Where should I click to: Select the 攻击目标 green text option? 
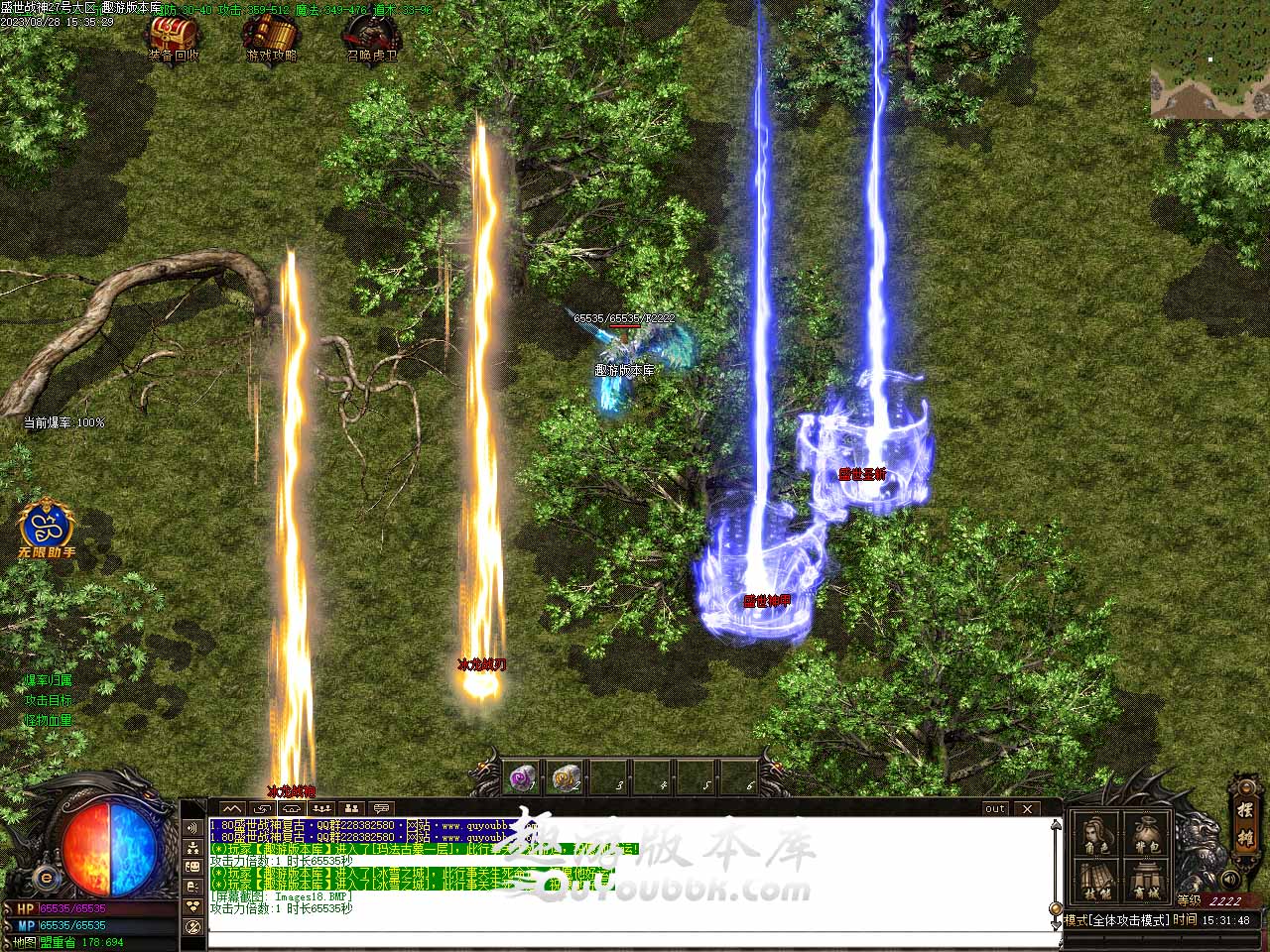tap(49, 700)
